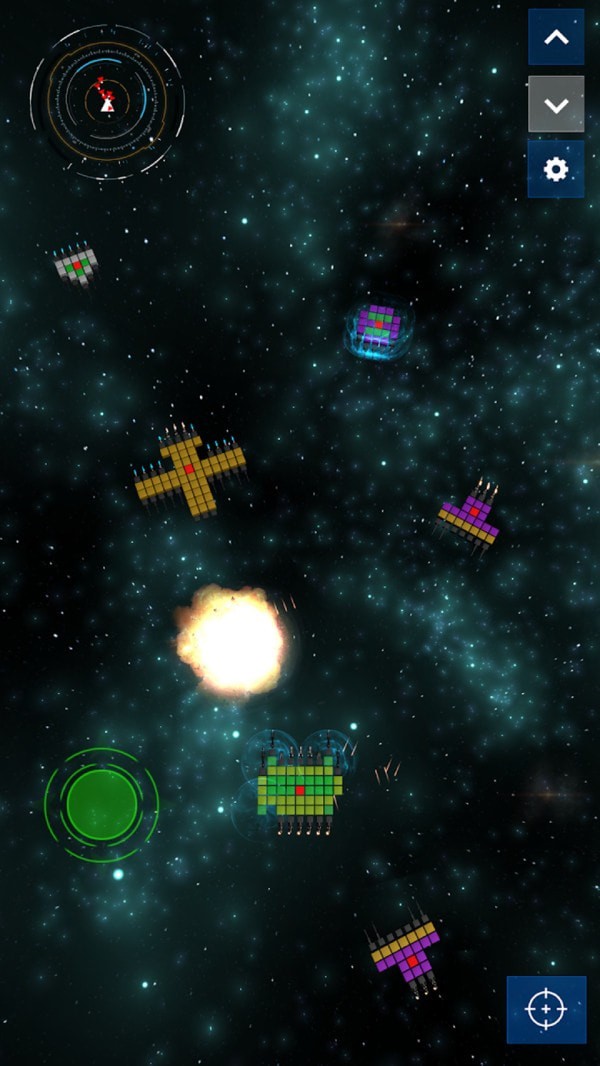The height and width of the screenshot is (1066, 600).
Task: Open the gear settings menu
Action: (556, 169)
